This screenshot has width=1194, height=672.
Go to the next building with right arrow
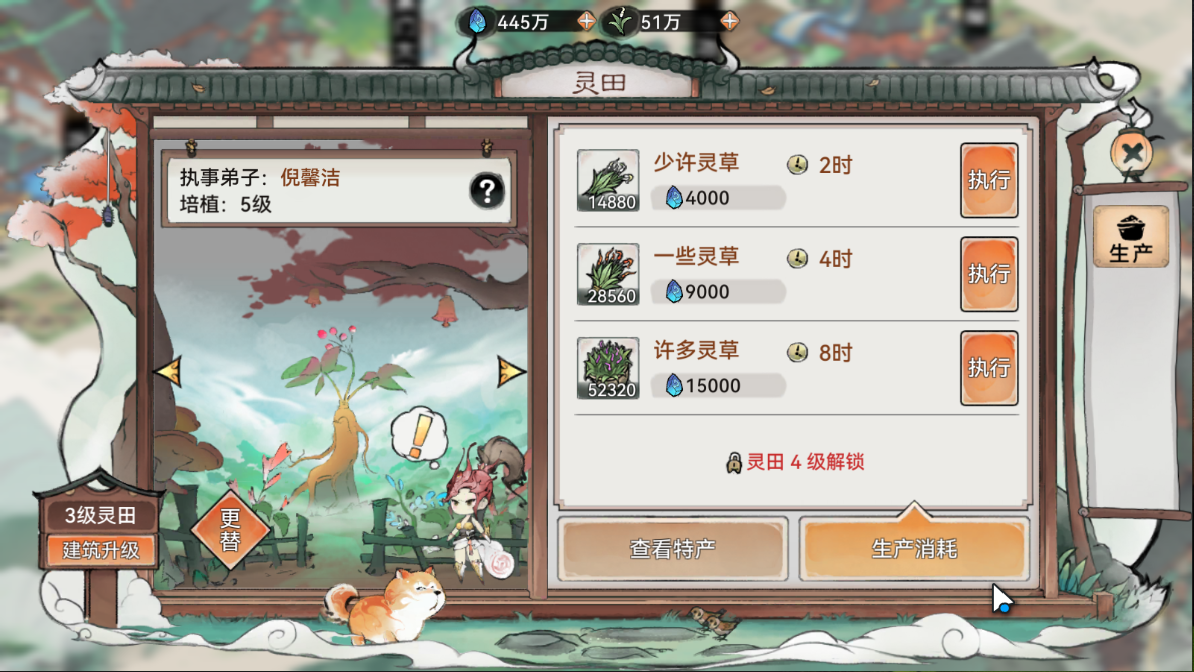pos(511,371)
